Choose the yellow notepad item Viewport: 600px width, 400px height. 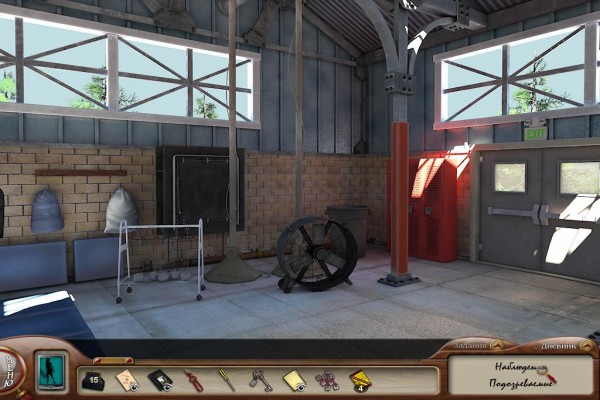pos(293,379)
